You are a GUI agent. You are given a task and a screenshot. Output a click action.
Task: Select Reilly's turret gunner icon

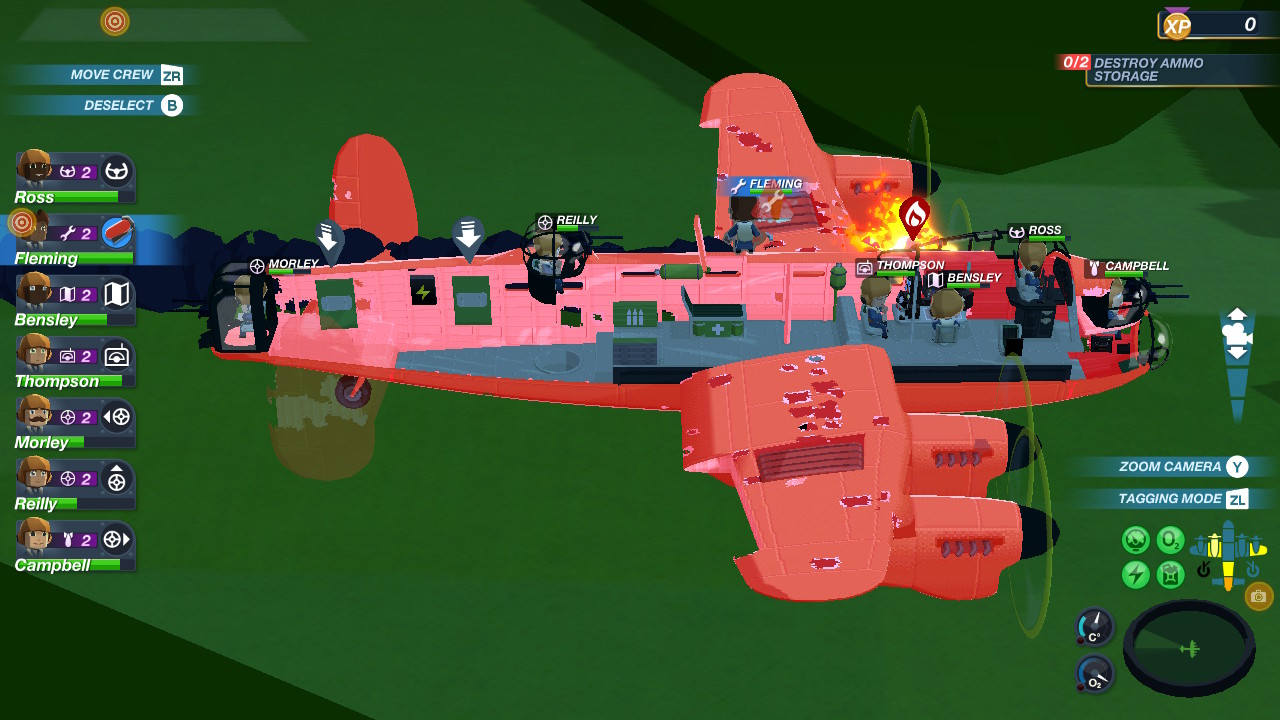pyautogui.click(x=117, y=478)
